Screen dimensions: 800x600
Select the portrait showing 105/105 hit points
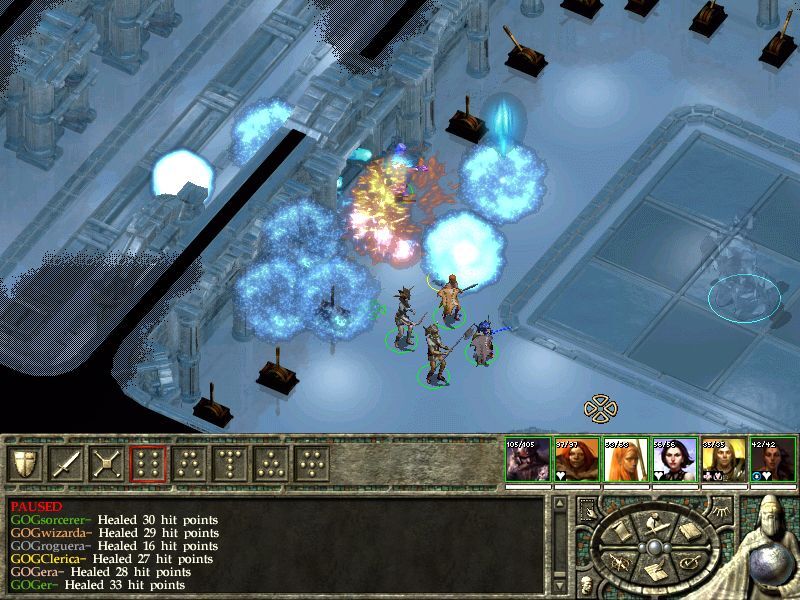(x=526, y=460)
